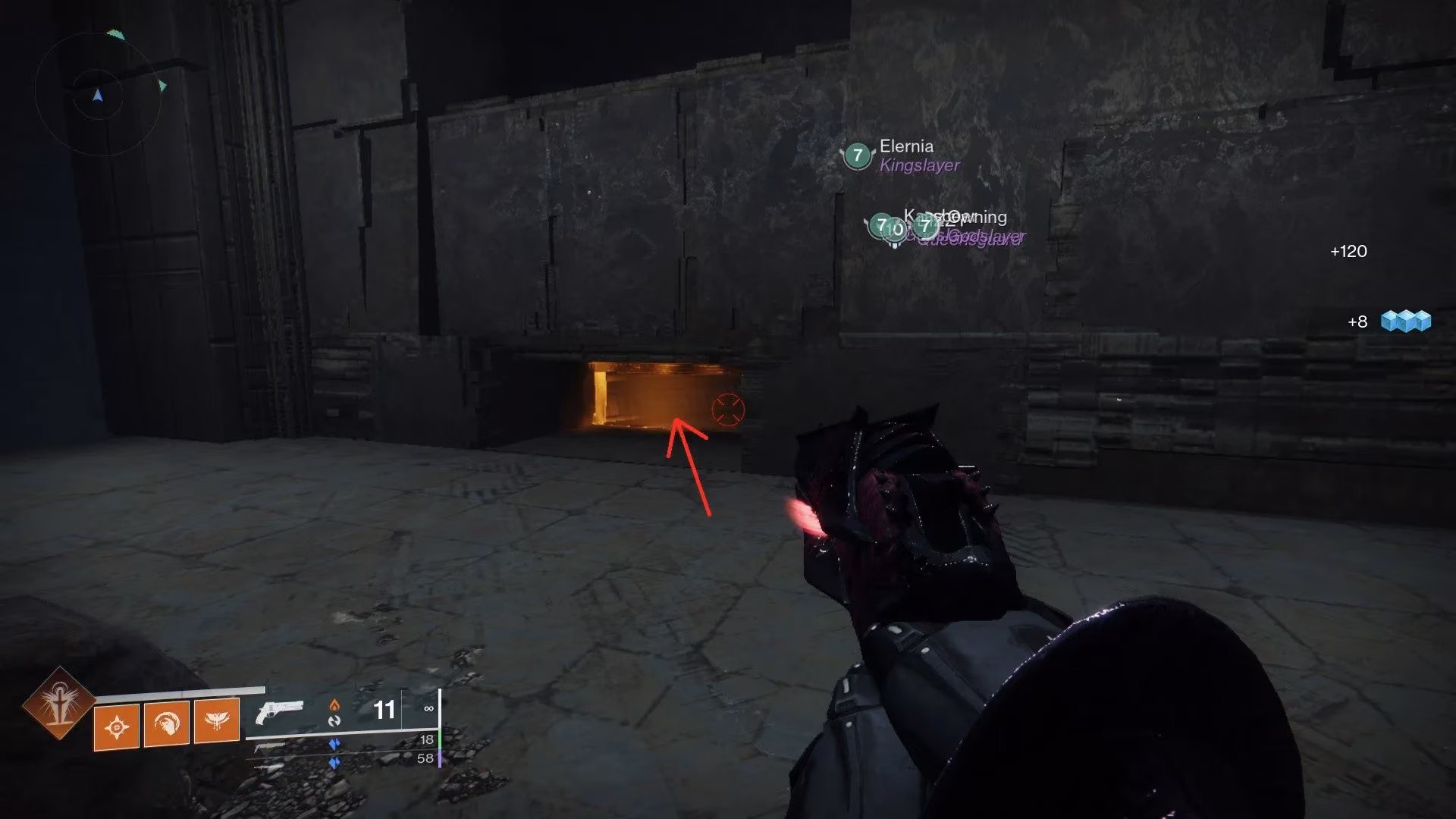This screenshot has height=819, width=1456.
Task: Select the Kingslayer title under Elernia
Action: (x=920, y=166)
